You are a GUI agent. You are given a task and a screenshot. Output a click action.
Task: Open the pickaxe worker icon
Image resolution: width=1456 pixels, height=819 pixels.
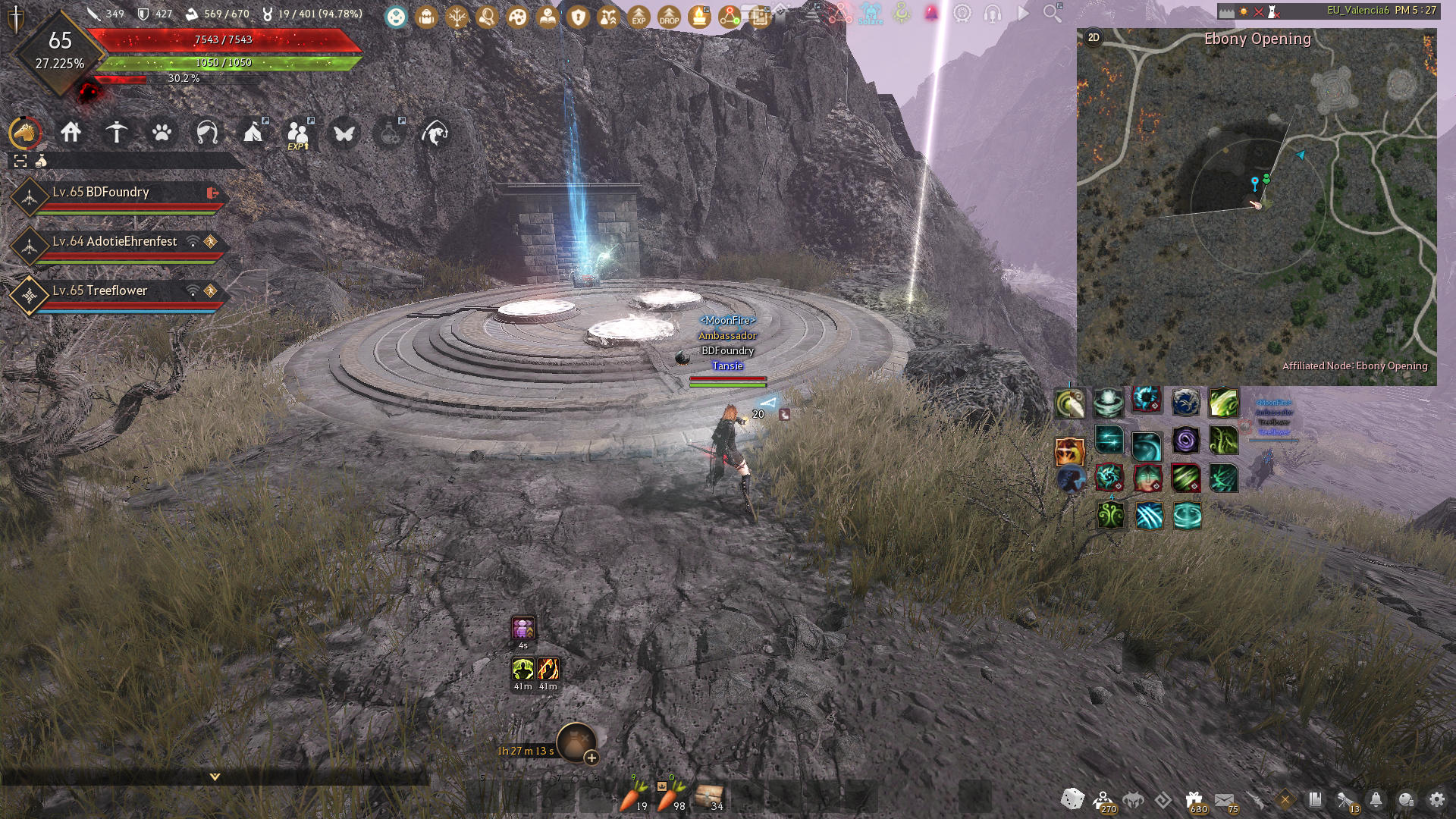pos(116,133)
